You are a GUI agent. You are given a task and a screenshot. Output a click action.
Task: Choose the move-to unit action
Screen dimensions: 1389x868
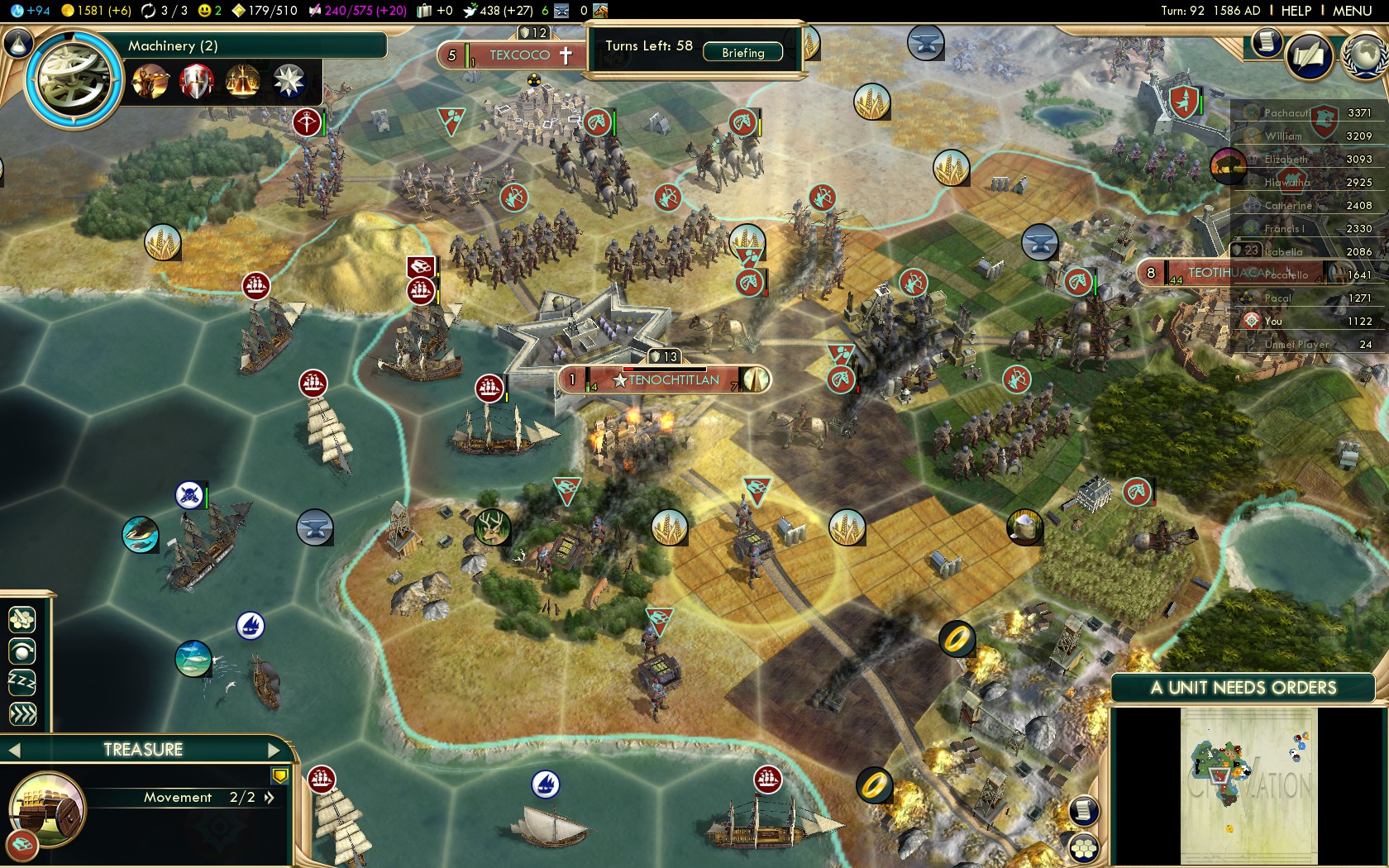click(x=22, y=651)
